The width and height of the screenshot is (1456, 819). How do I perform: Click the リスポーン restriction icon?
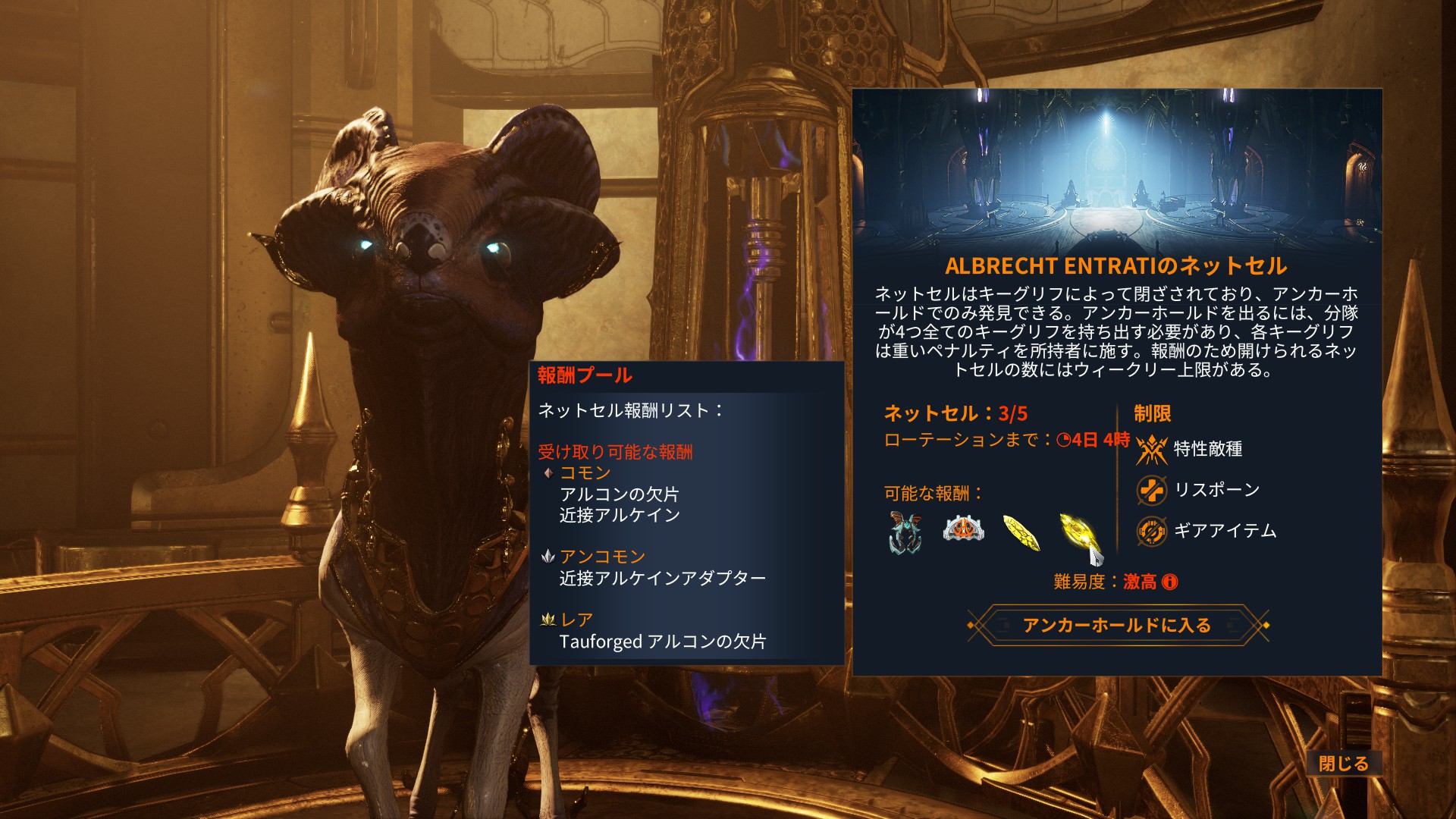1153,490
